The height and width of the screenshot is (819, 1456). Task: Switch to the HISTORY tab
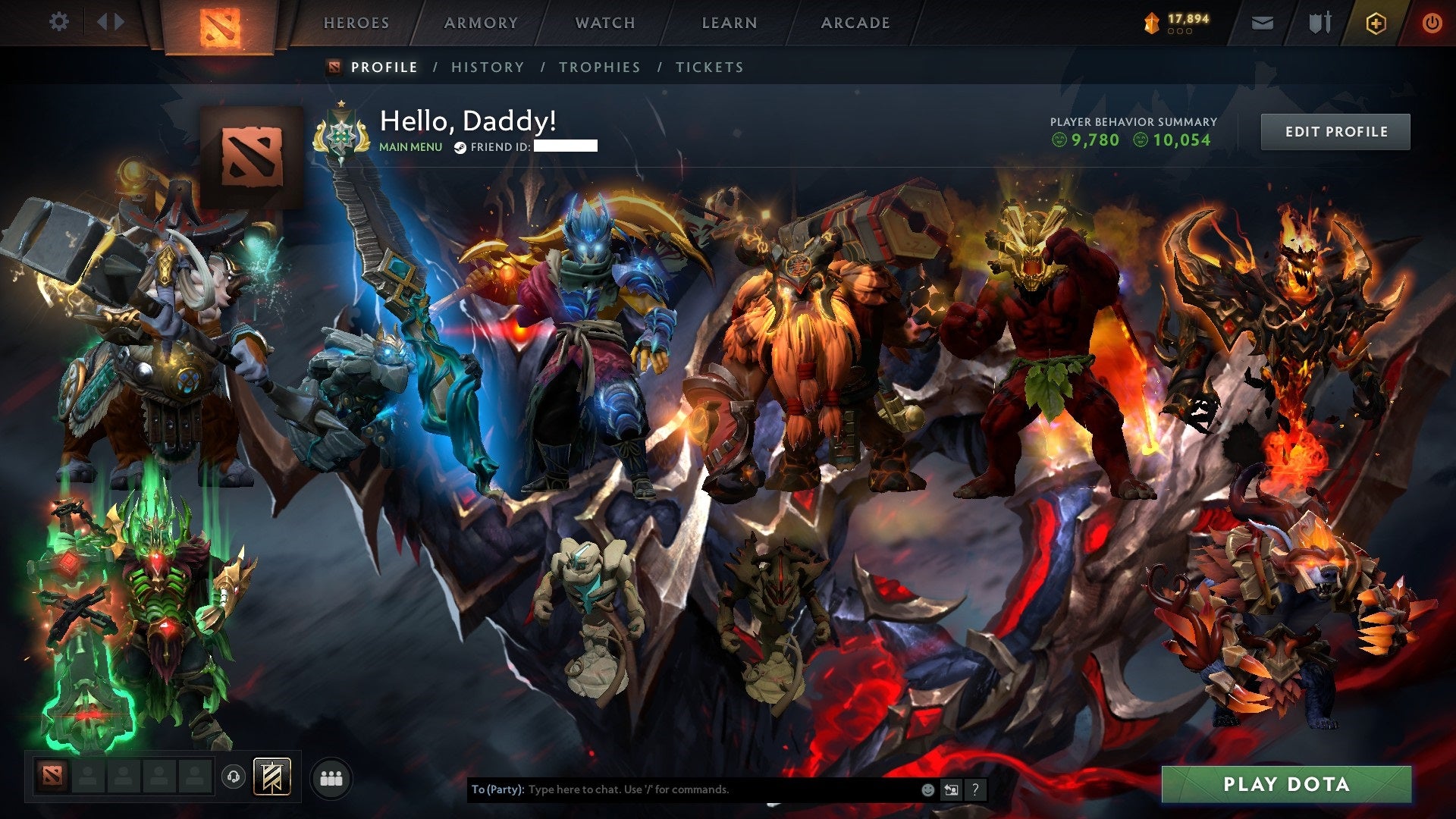(487, 67)
